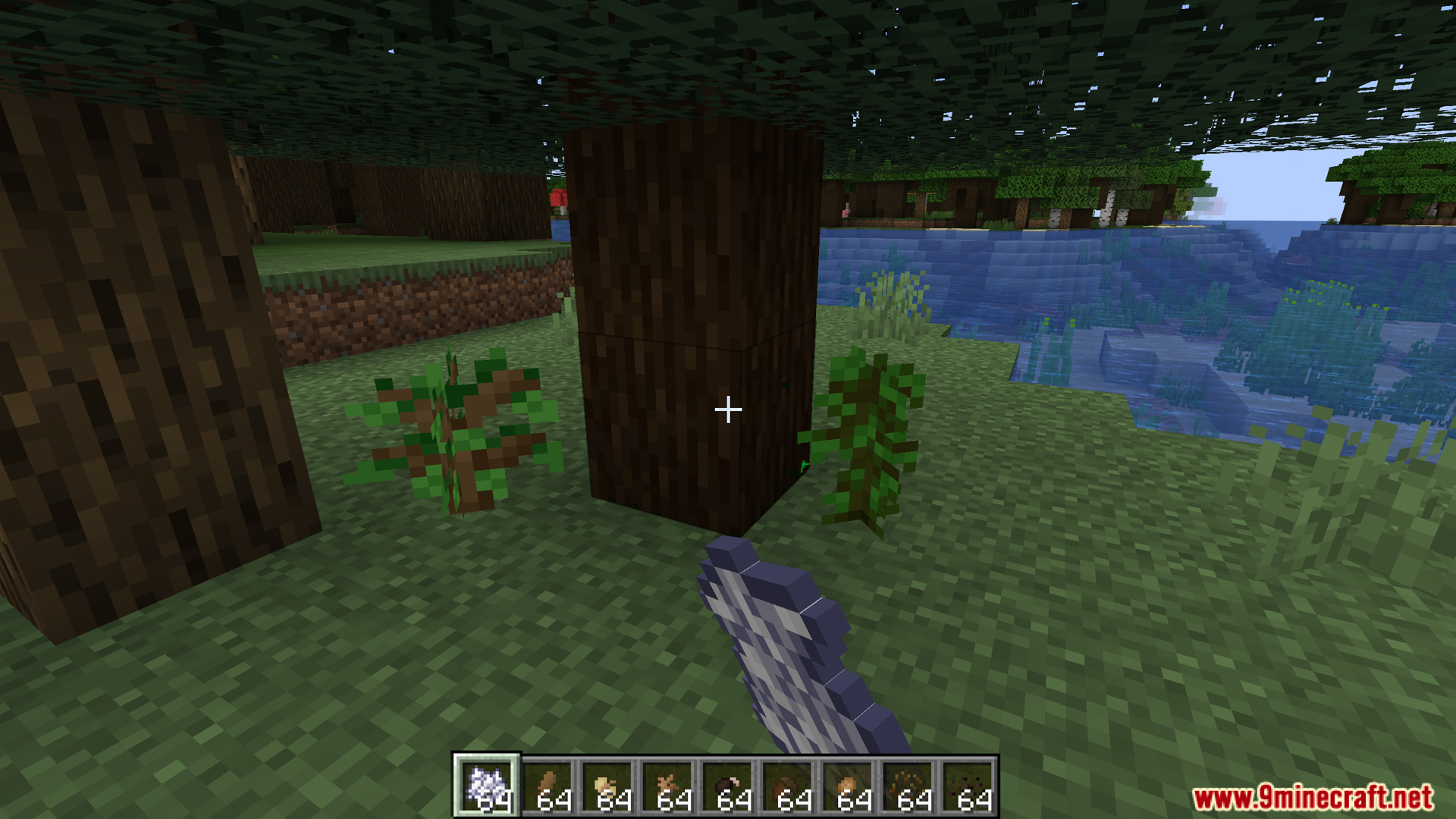Click the crosshair at screen center
Viewport: 1456px width, 819px height.
click(x=728, y=409)
